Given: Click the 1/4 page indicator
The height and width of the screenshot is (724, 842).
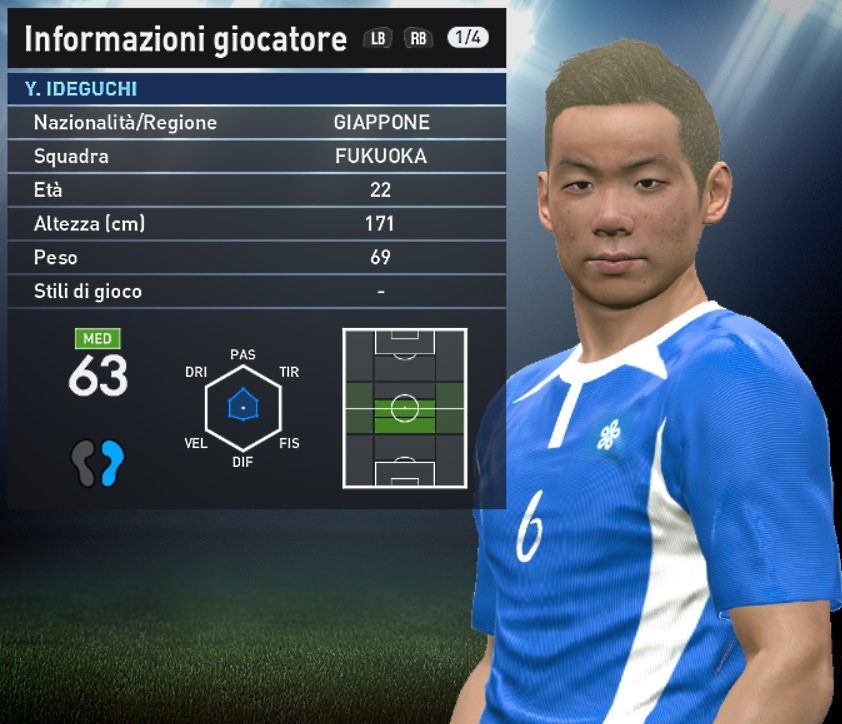Looking at the screenshot, I should coord(467,38).
